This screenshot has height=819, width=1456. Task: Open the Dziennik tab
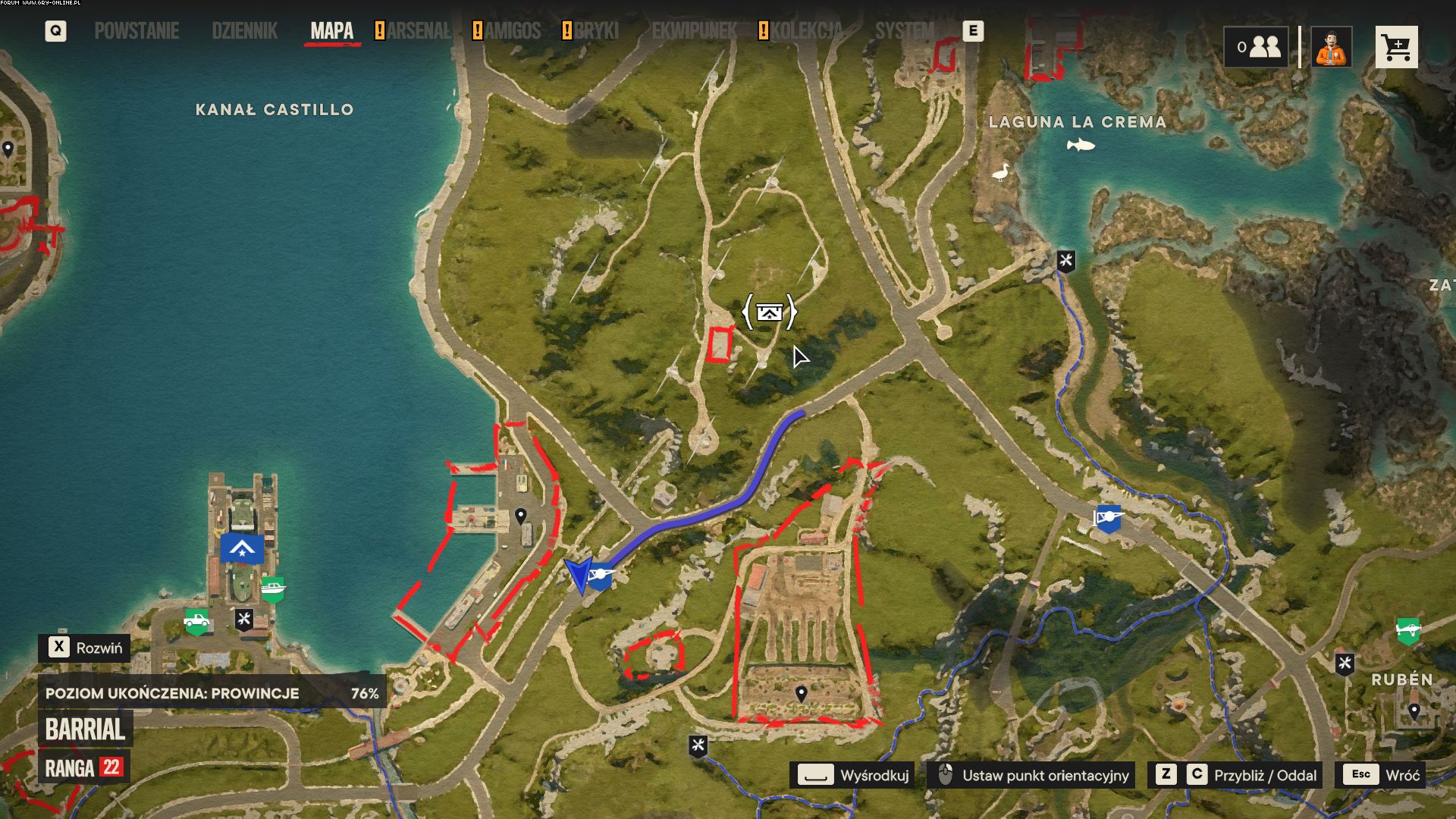point(244,31)
